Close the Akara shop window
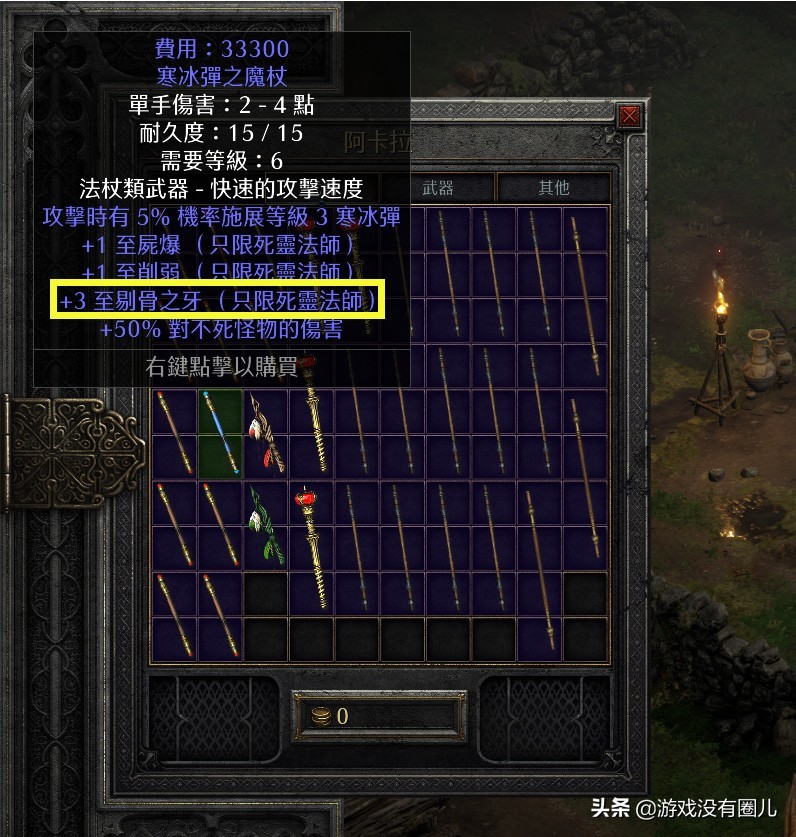796x837 pixels. (x=629, y=116)
